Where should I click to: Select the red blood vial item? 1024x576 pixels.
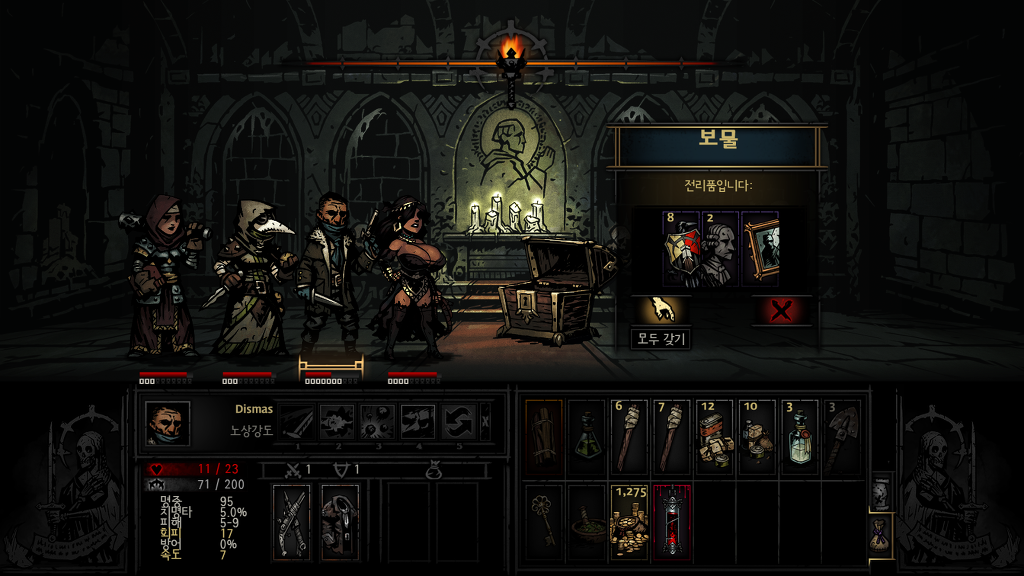pos(673,520)
